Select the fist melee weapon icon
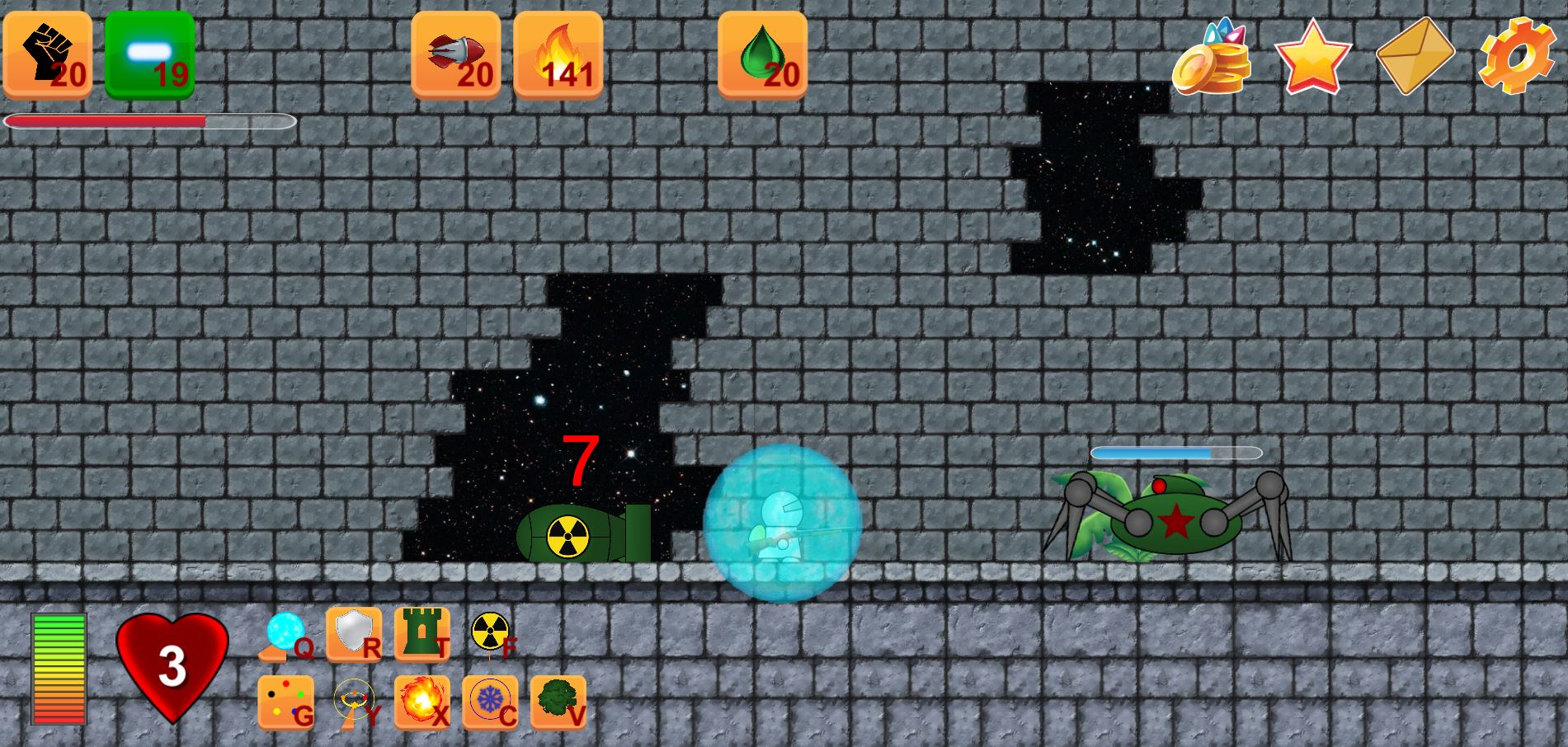Viewport: 1568px width, 747px height. [48, 54]
